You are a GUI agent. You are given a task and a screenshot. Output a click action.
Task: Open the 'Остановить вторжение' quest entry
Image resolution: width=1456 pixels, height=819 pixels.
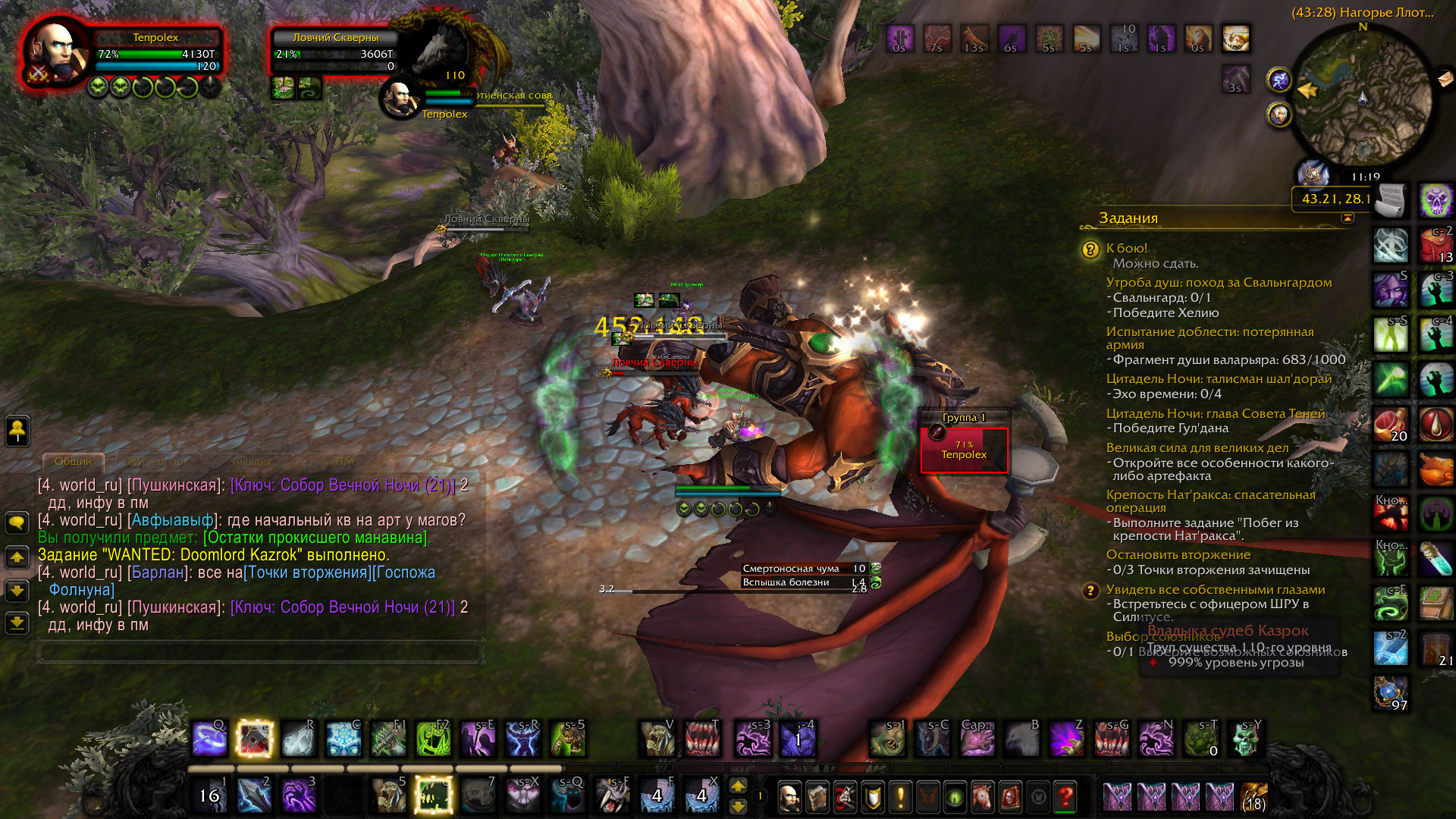coord(1178,554)
